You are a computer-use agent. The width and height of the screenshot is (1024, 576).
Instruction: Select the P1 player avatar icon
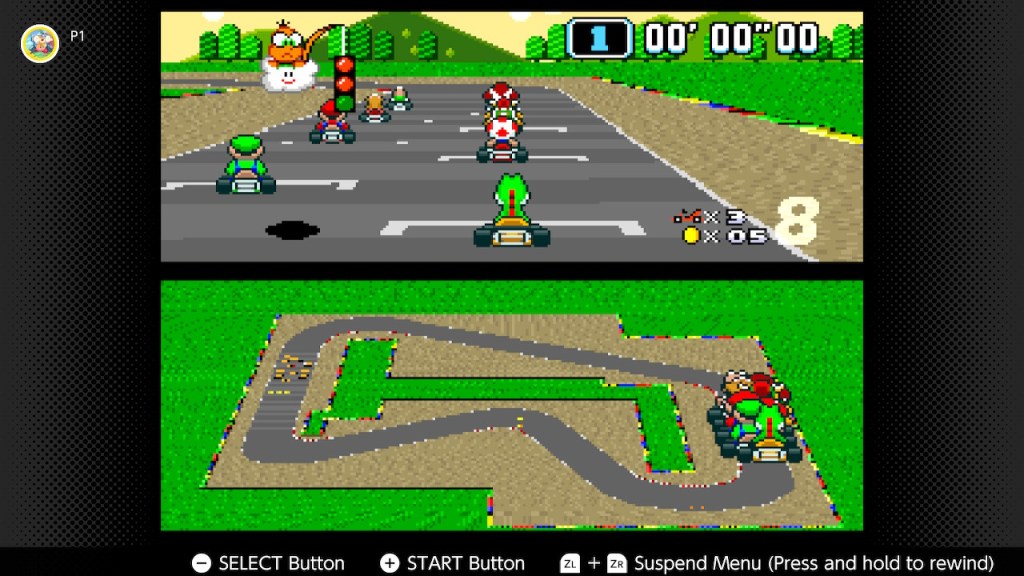point(40,43)
